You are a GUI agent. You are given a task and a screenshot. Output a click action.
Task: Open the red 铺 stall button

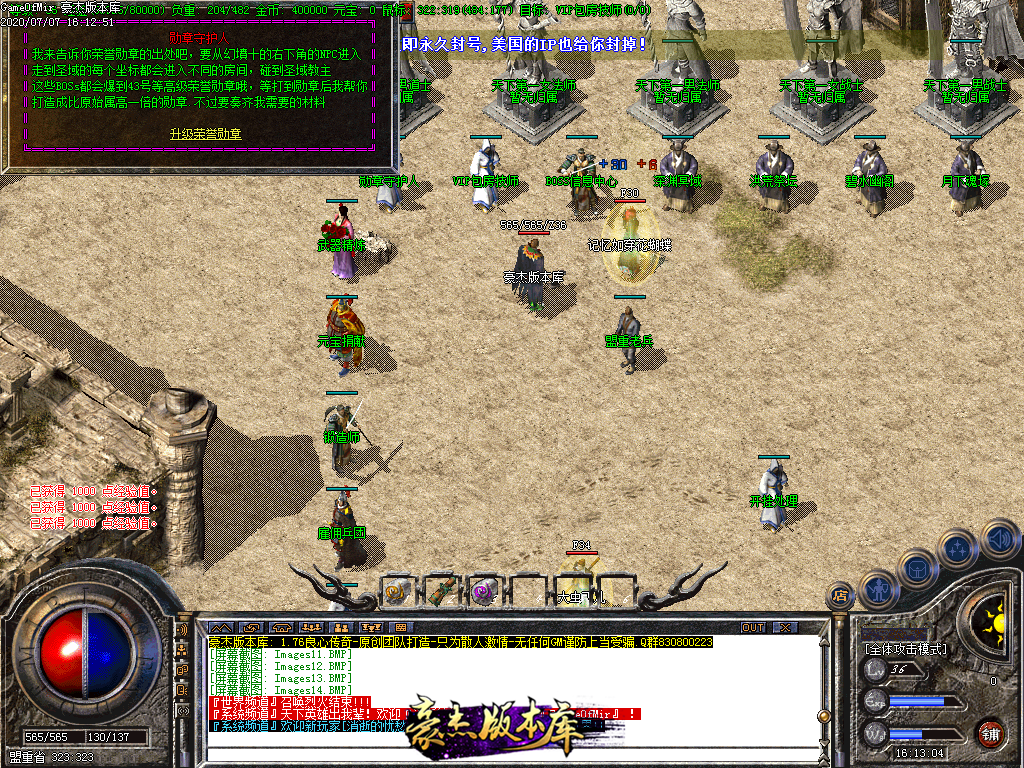point(990,733)
